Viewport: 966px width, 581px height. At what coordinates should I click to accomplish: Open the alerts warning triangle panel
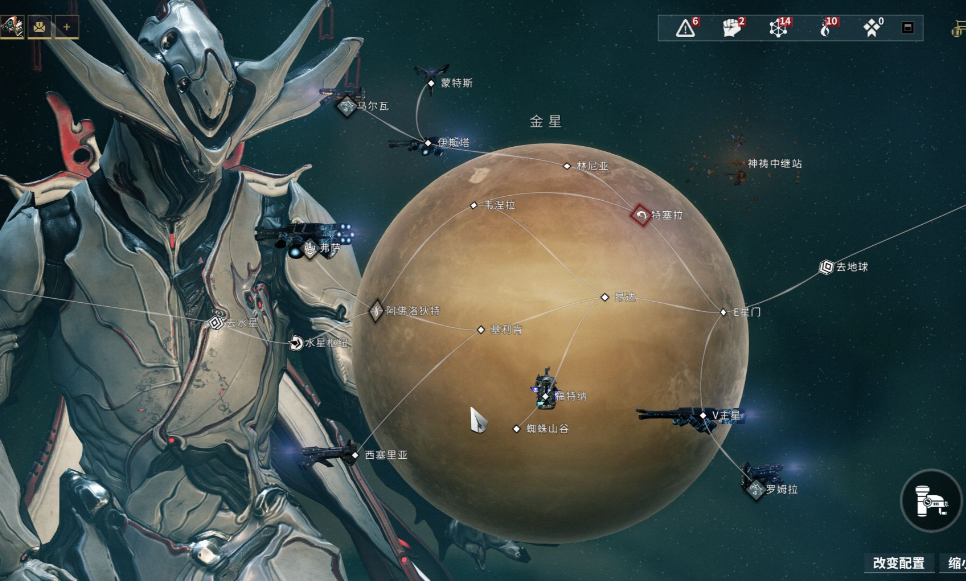686,28
